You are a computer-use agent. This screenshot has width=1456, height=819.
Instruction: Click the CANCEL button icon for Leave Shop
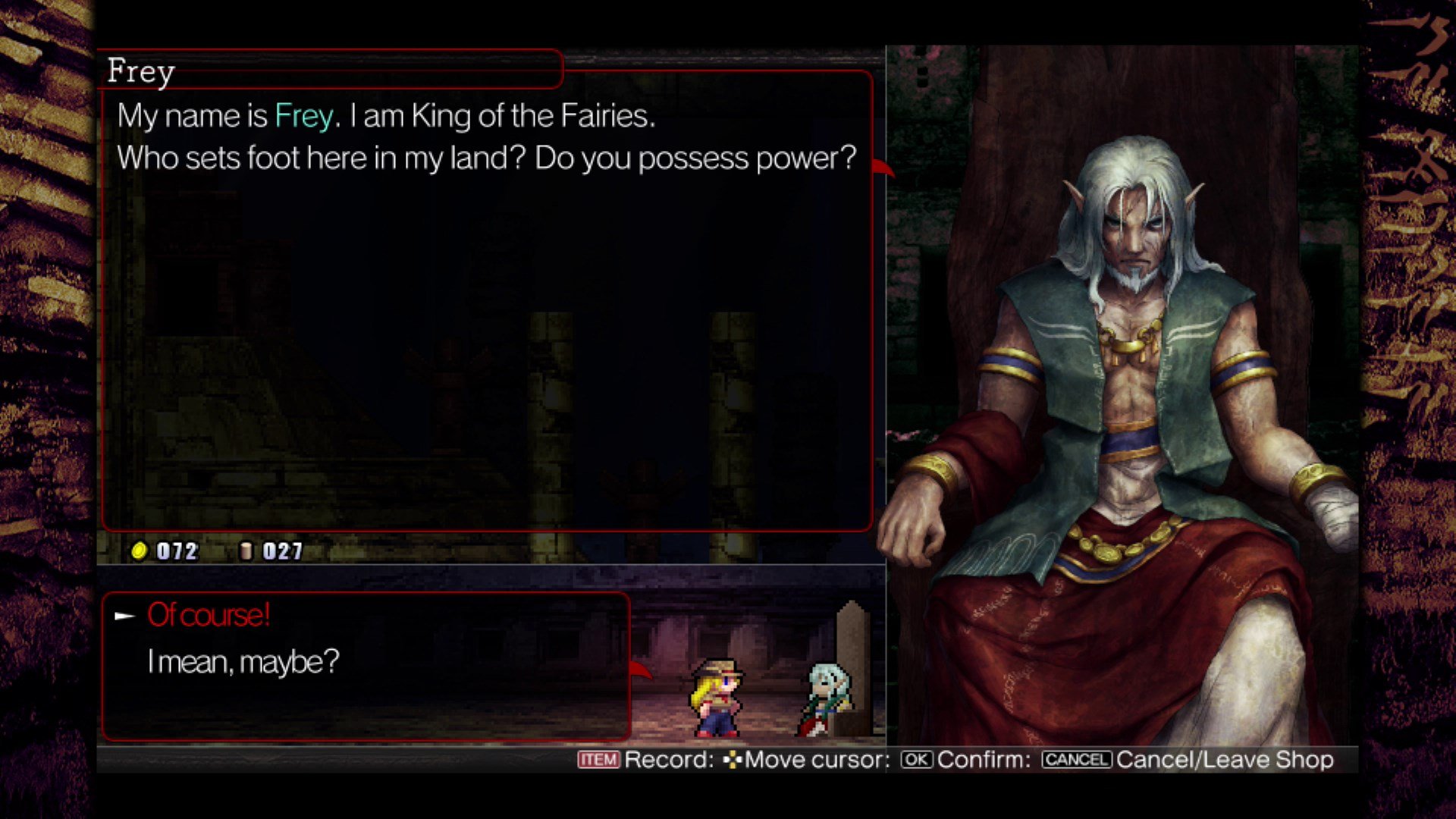[x=1075, y=760]
